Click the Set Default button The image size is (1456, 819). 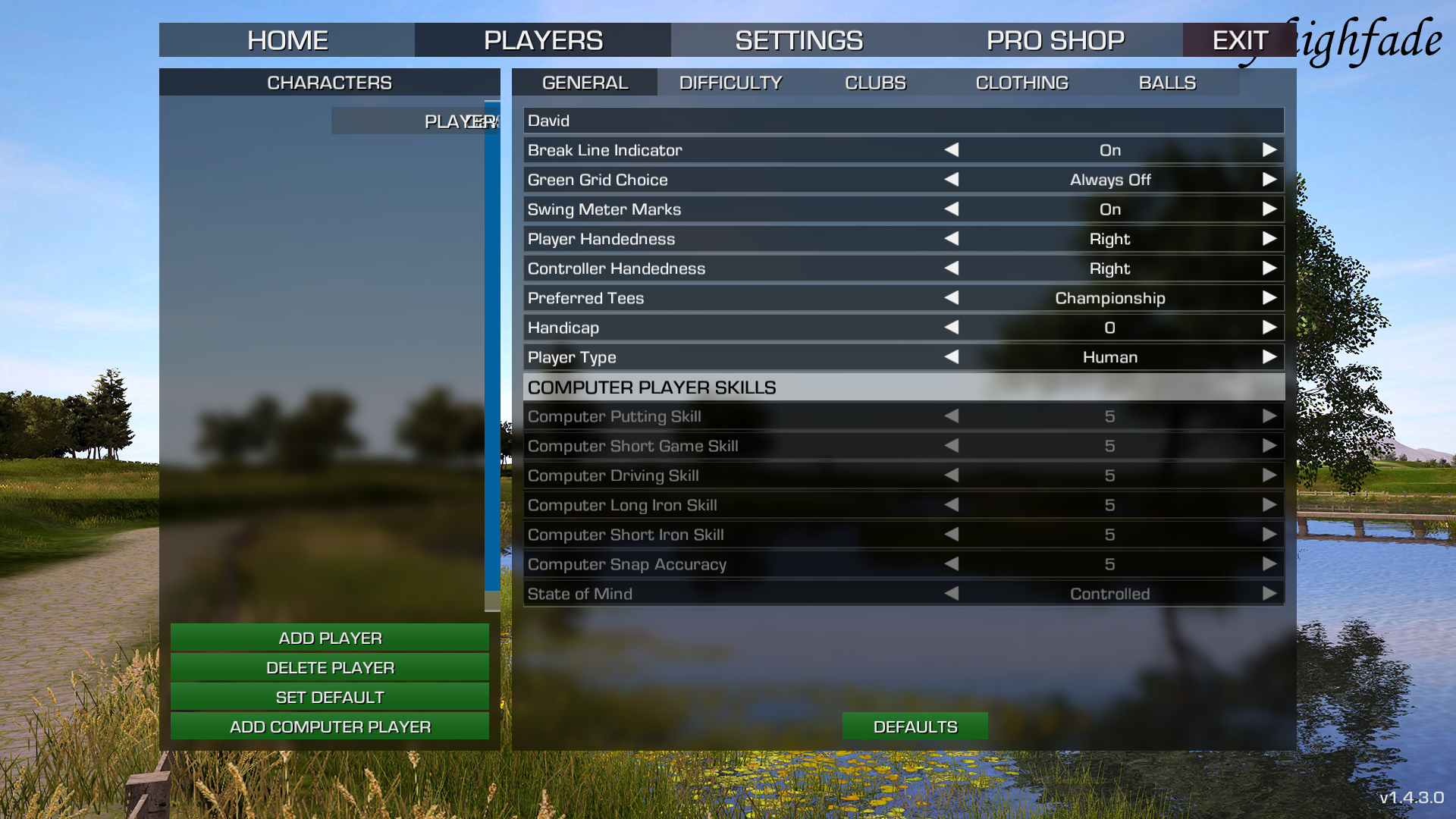[x=330, y=697]
